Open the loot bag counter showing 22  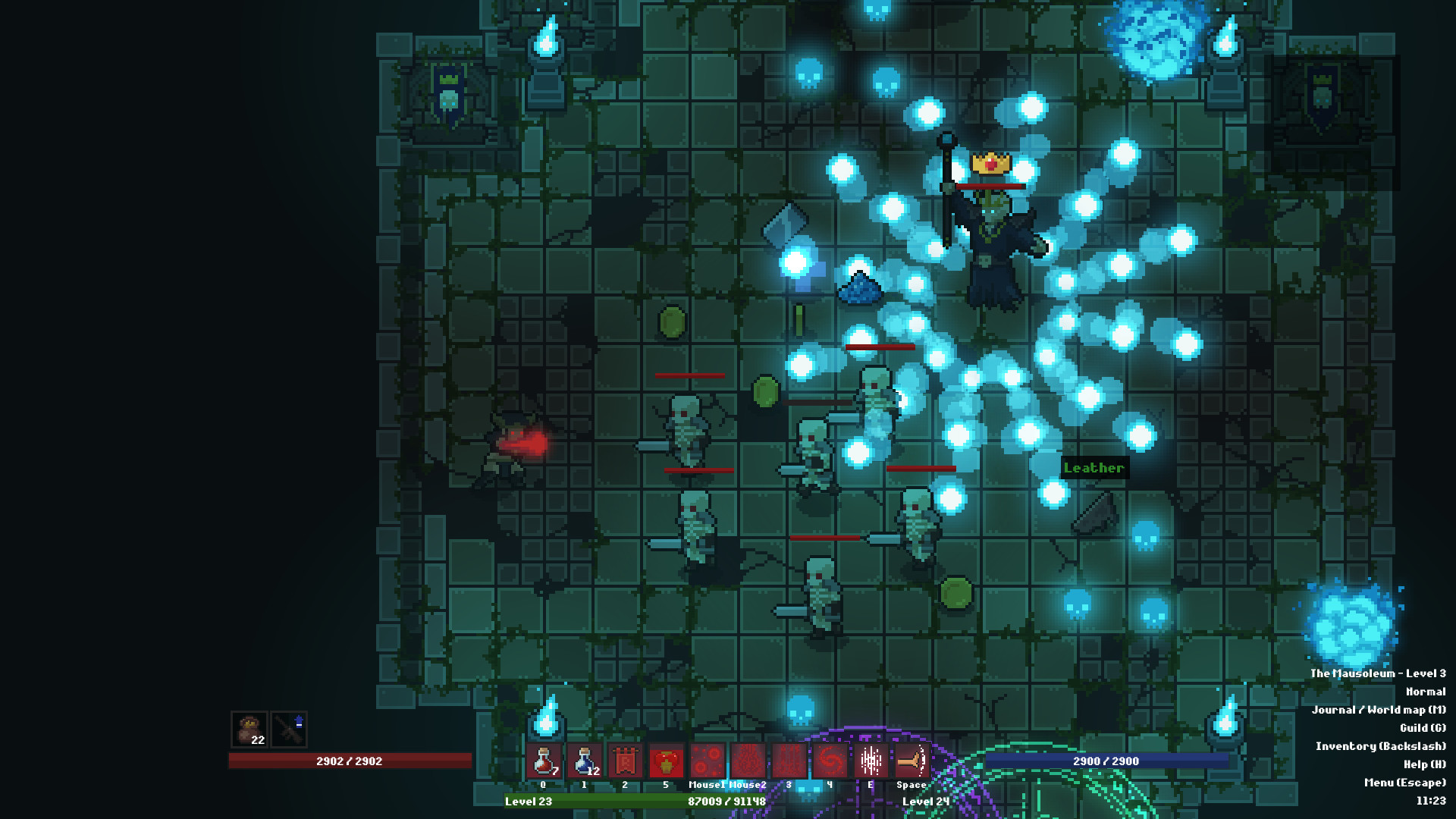click(247, 726)
